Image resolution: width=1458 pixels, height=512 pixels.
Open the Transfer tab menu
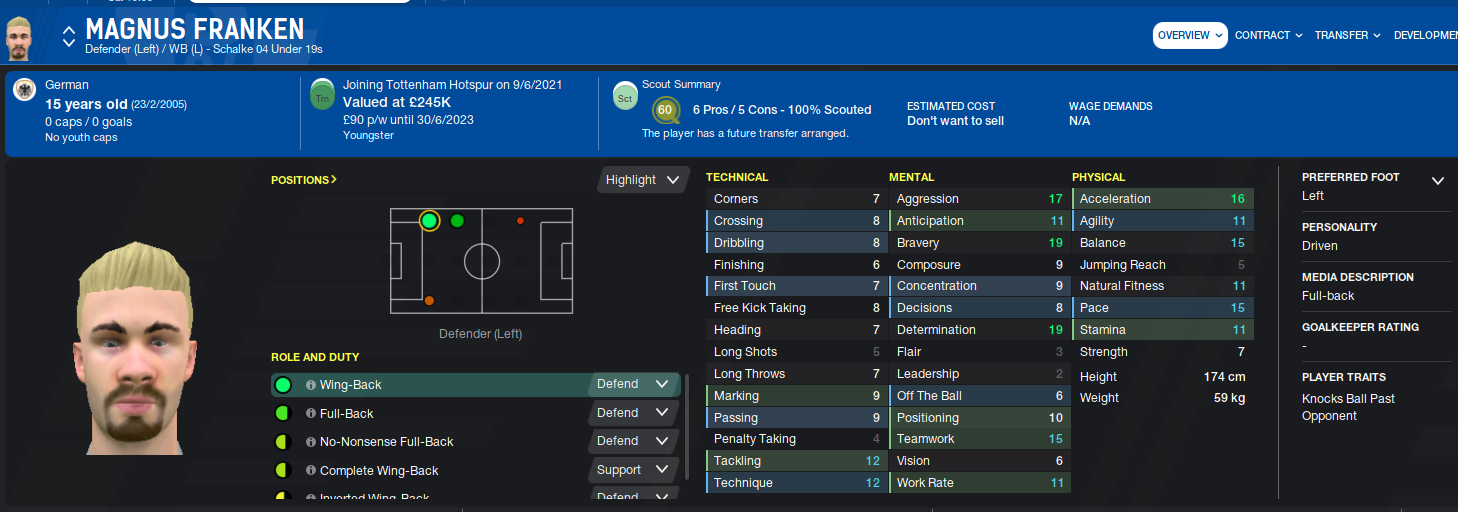click(x=1347, y=36)
